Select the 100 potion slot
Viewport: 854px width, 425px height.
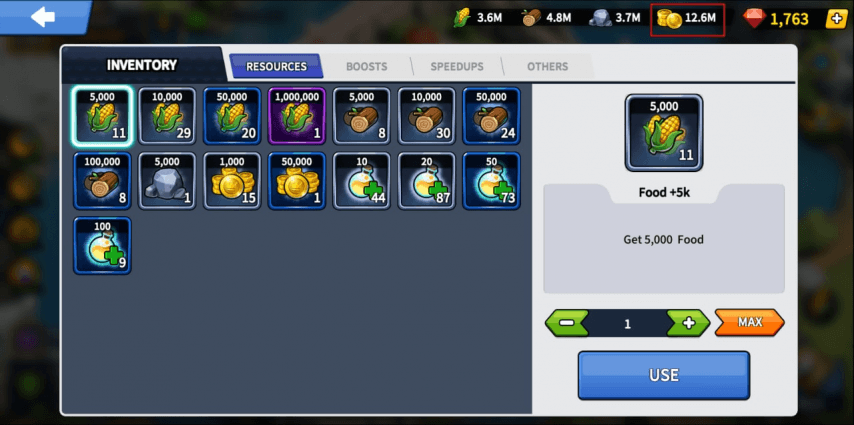(x=102, y=246)
